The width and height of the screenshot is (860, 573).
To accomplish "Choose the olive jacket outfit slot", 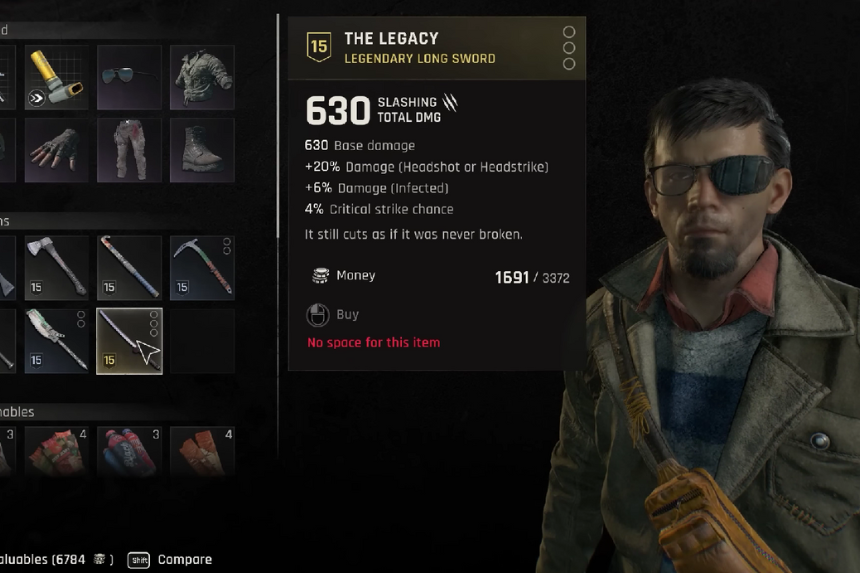I will point(202,77).
